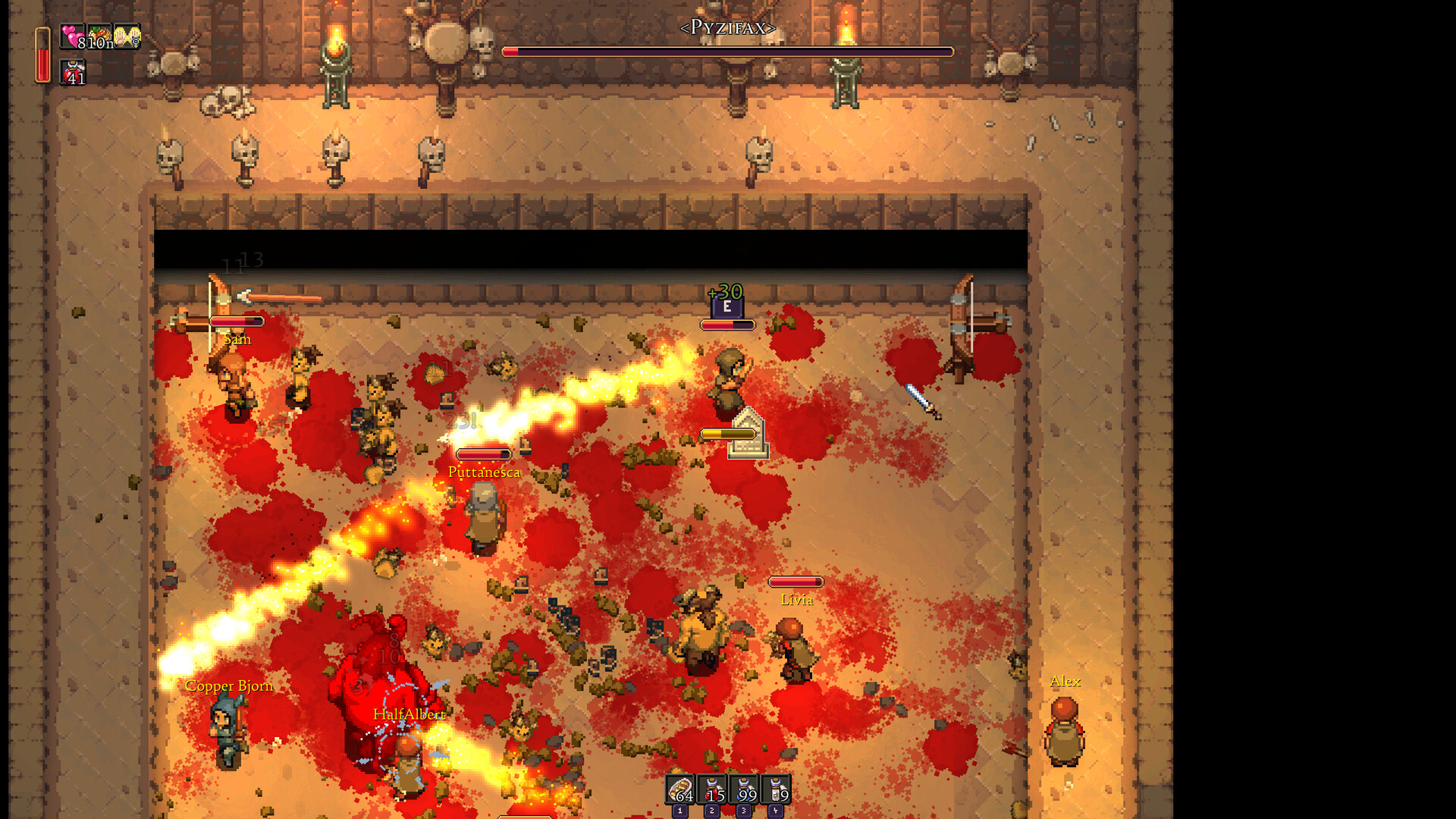Image resolution: width=1456 pixels, height=819 pixels.
Task: Select the white potion hotbar slot
Action: click(x=776, y=790)
